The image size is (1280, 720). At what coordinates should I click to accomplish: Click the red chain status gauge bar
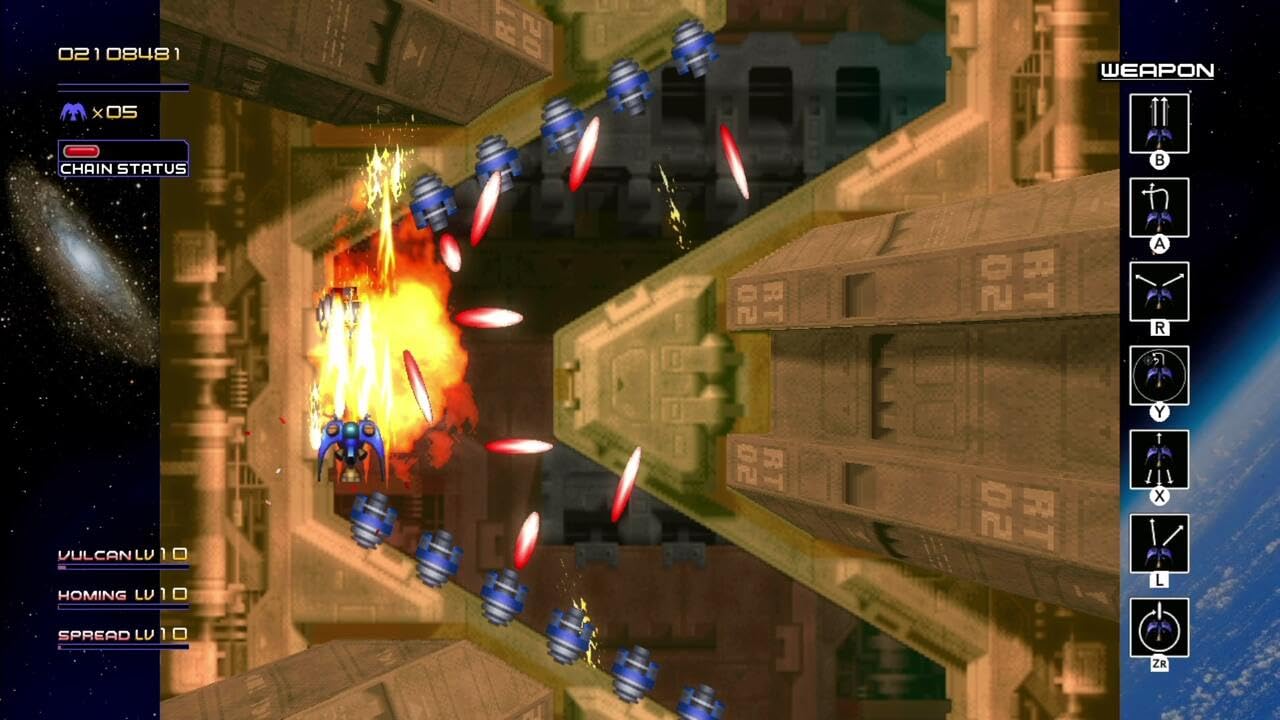tap(81, 150)
